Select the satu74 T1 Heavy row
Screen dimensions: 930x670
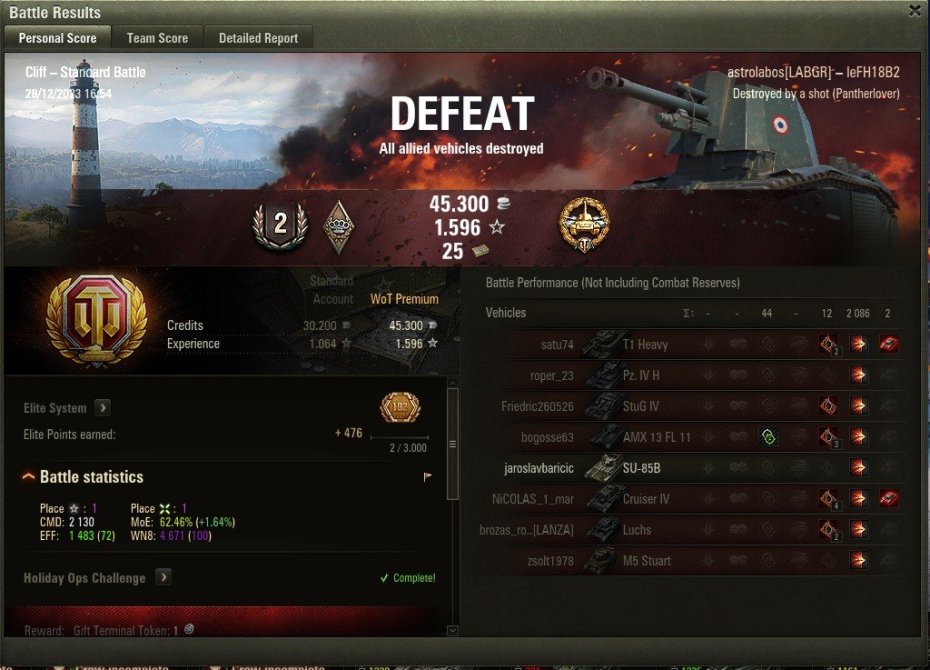690,345
